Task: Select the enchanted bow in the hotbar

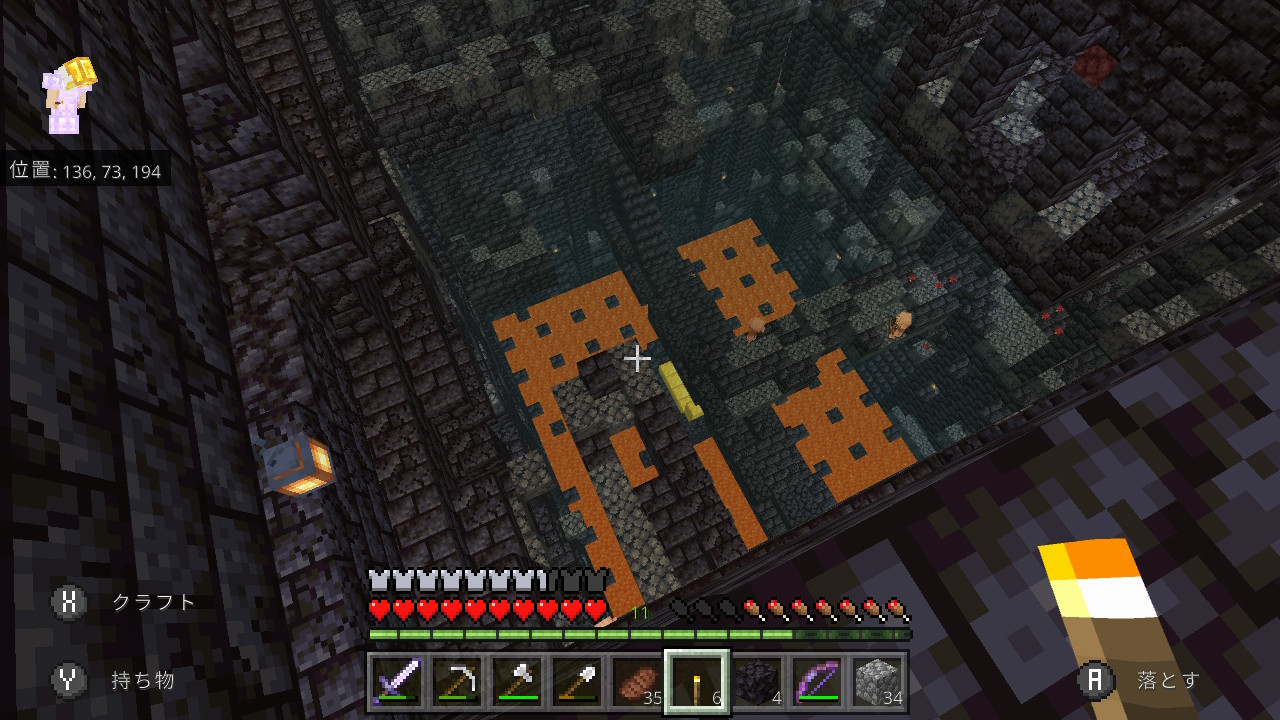Action: (x=817, y=681)
